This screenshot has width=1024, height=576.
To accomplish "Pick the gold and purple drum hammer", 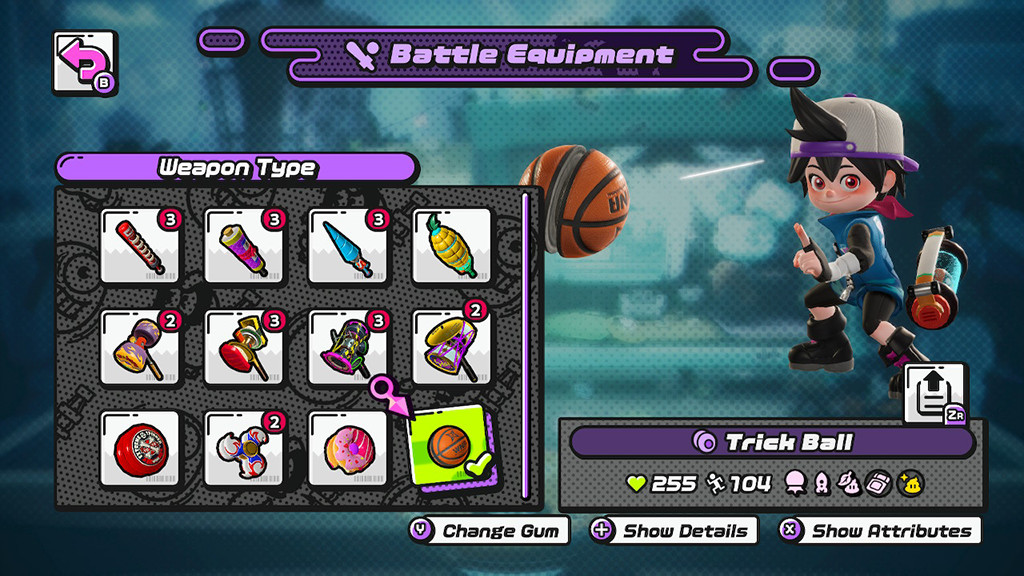I will coord(452,347).
